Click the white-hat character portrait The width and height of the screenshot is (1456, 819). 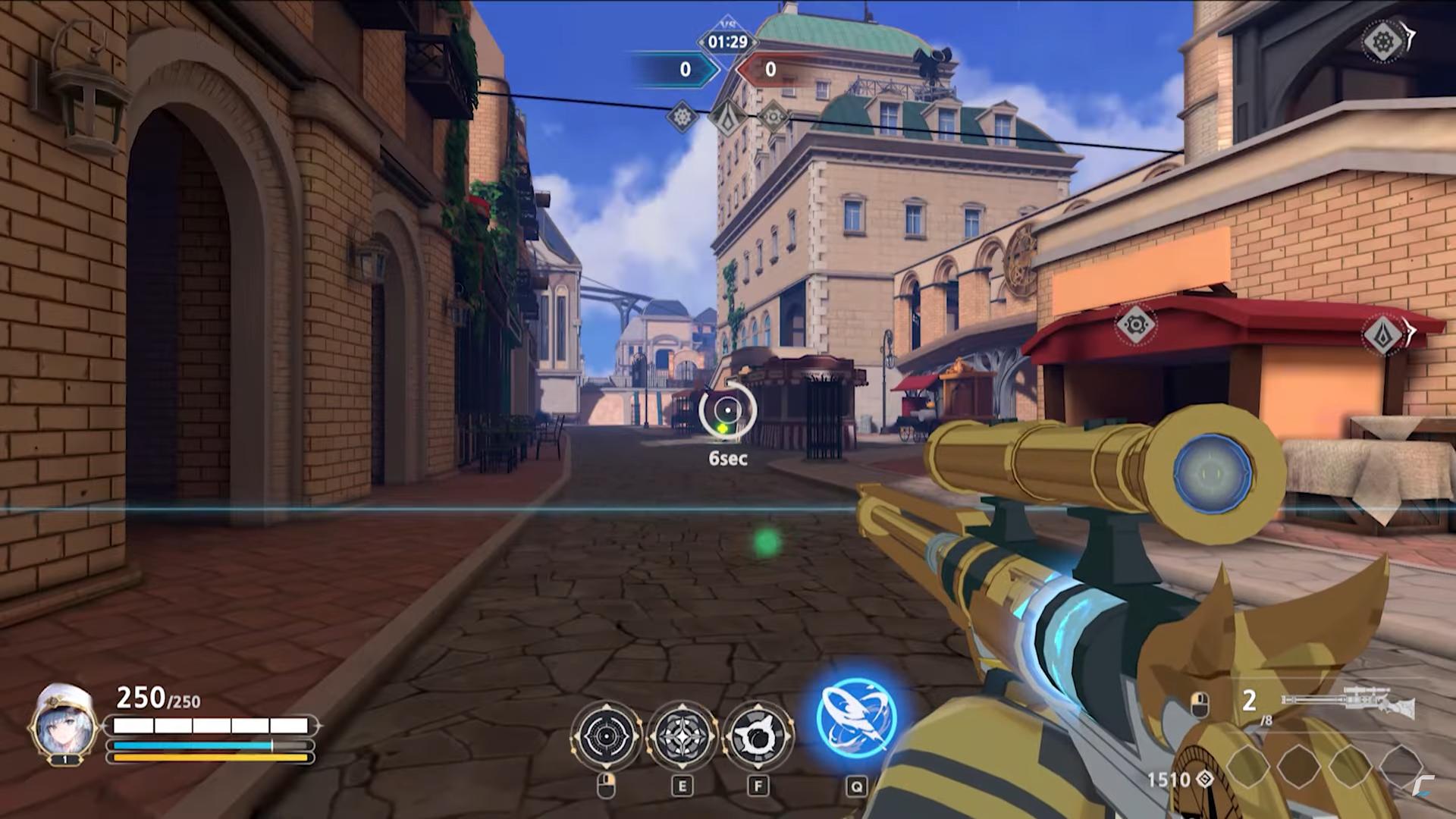pos(64,726)
